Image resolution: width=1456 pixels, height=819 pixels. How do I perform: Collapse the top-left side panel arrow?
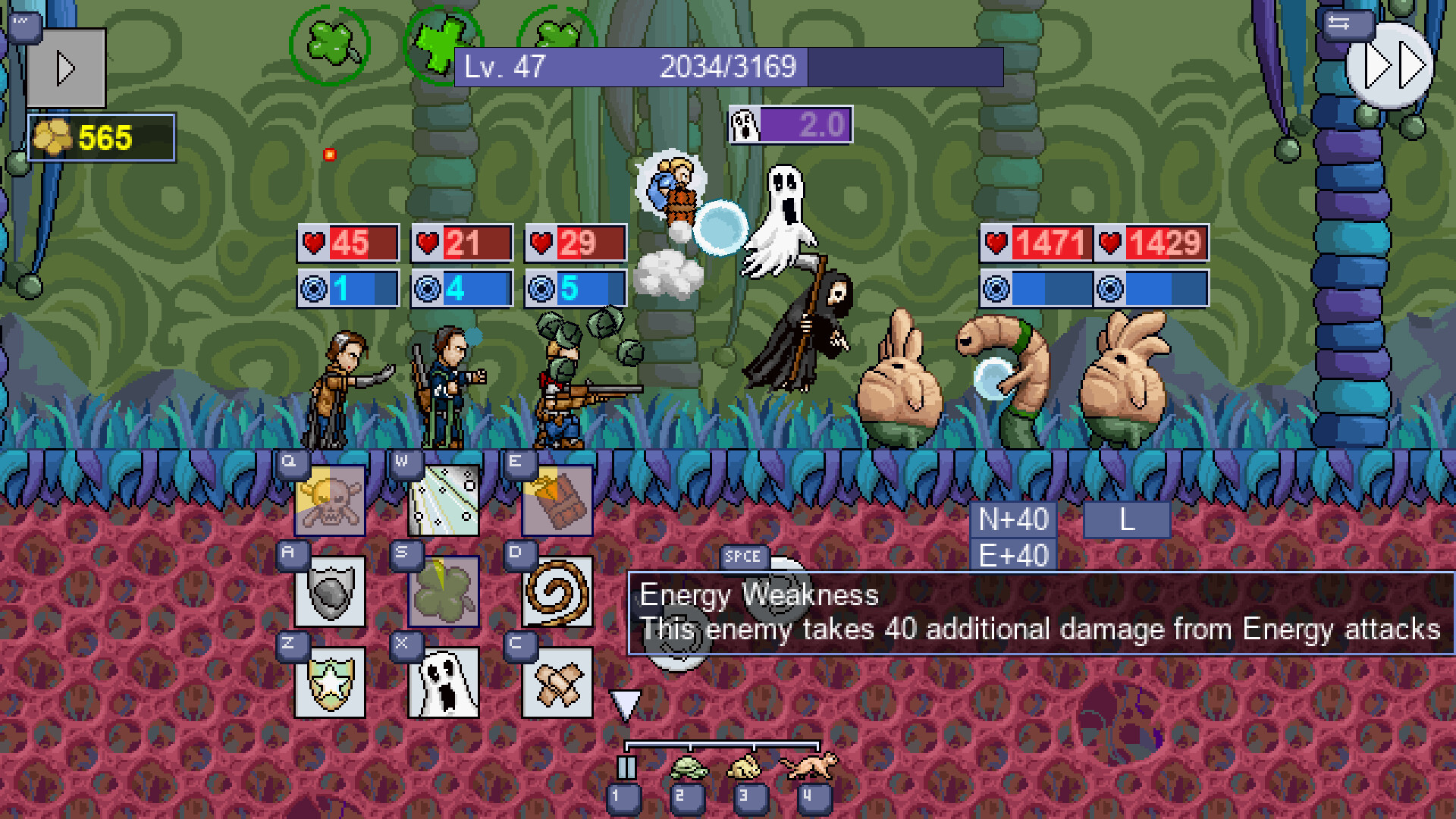pos(67,67)
